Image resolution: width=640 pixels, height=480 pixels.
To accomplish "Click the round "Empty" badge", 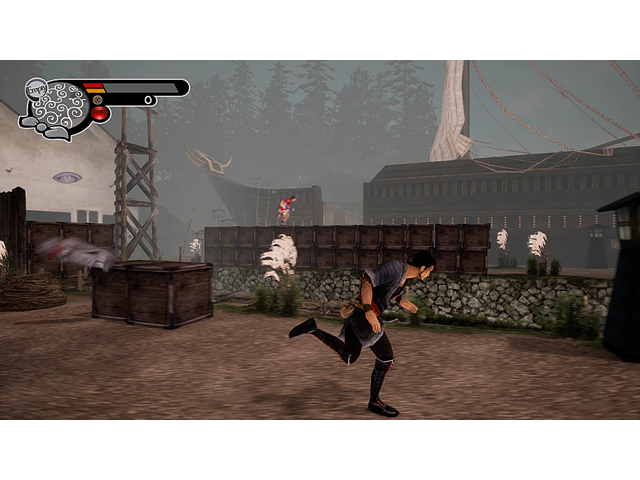I will click(x=36, y=89).
